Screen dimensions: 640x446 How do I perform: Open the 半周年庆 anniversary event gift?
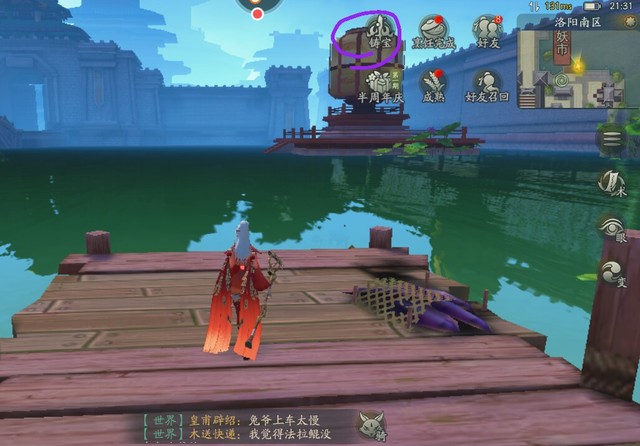379,82
